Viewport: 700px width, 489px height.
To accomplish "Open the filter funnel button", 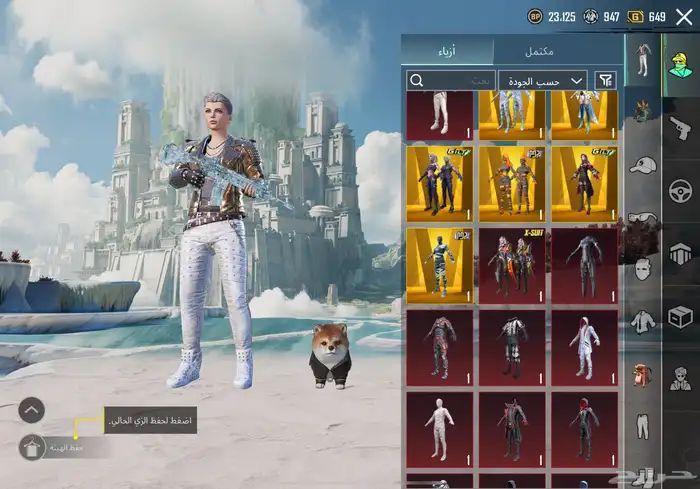I will pos(605,80).
